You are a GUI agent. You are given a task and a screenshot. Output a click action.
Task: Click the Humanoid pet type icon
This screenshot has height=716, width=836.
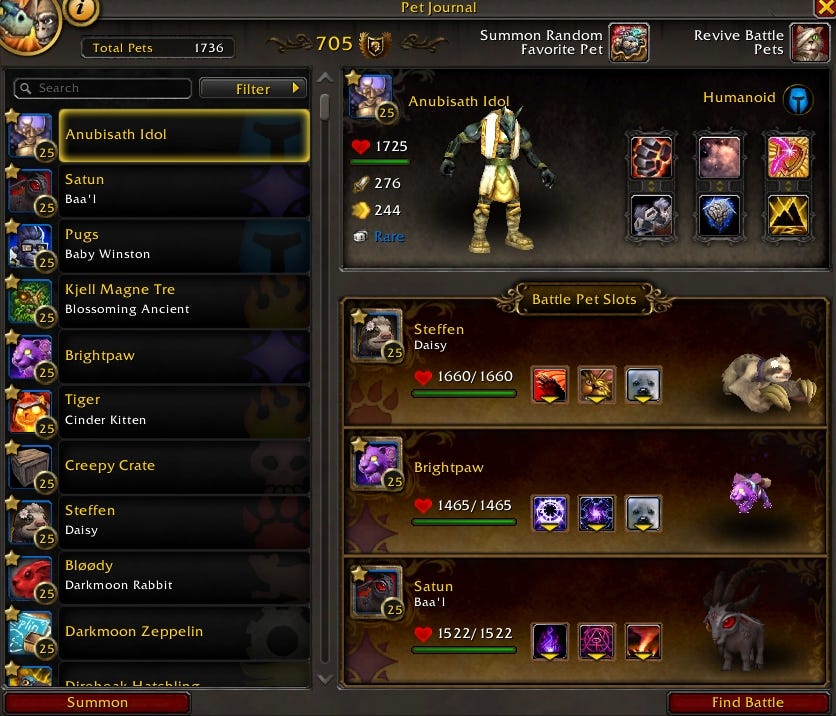coord(797,99)
